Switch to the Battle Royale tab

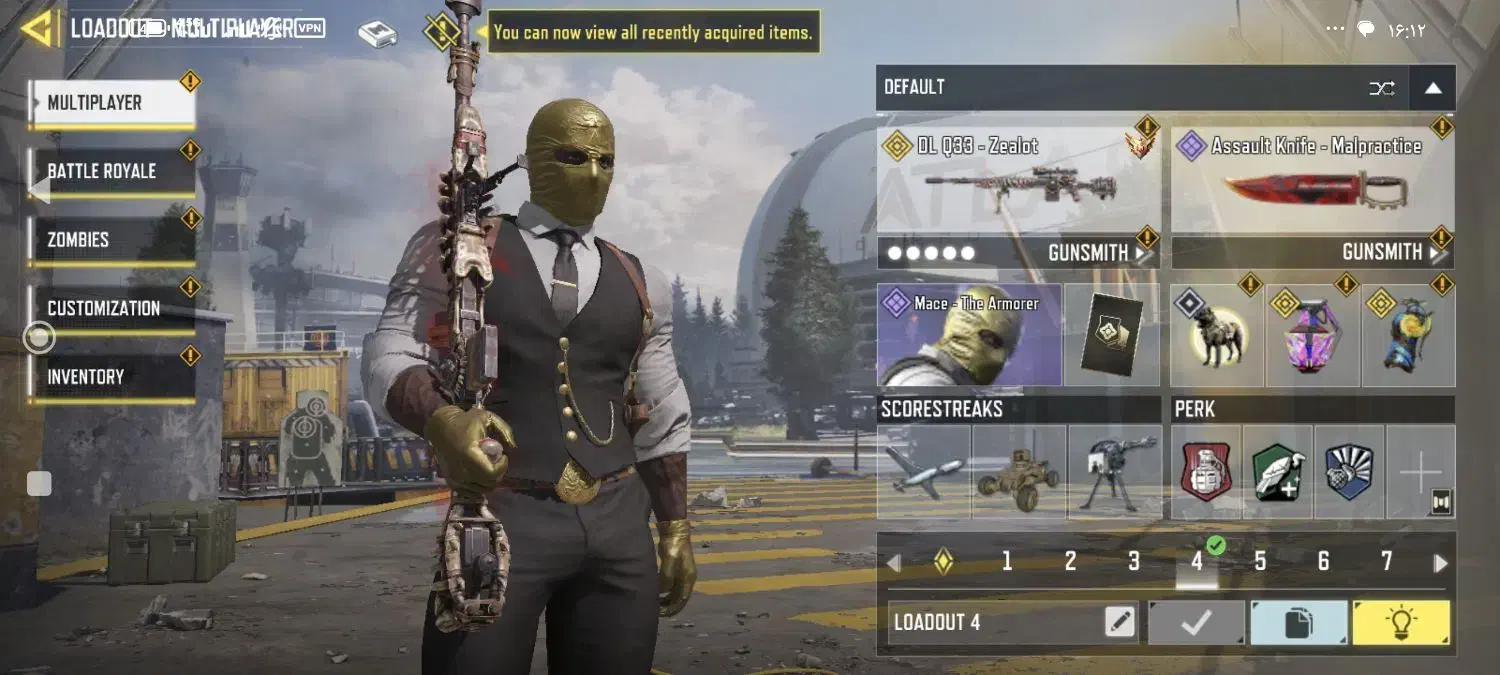[111, 171]
